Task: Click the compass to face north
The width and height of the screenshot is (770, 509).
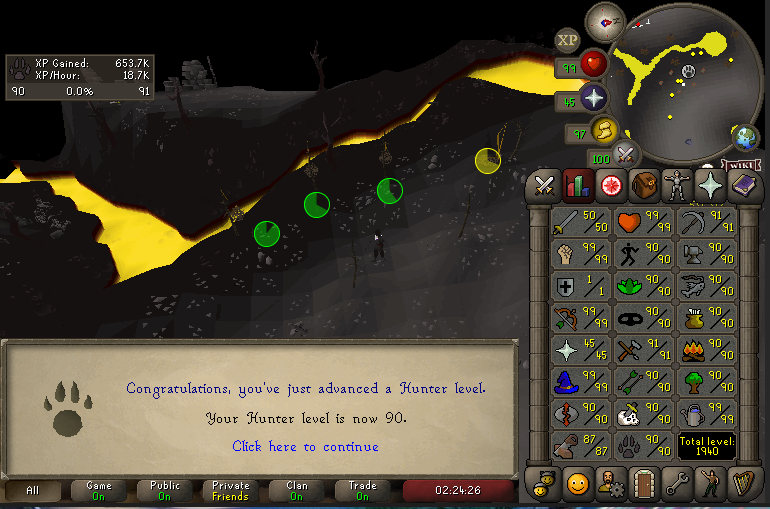Action: [605, 20]
